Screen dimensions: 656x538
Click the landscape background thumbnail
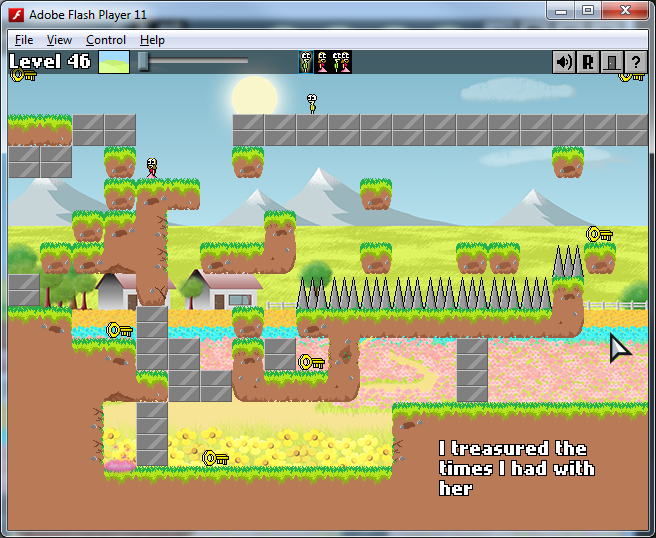coord(114,62)
